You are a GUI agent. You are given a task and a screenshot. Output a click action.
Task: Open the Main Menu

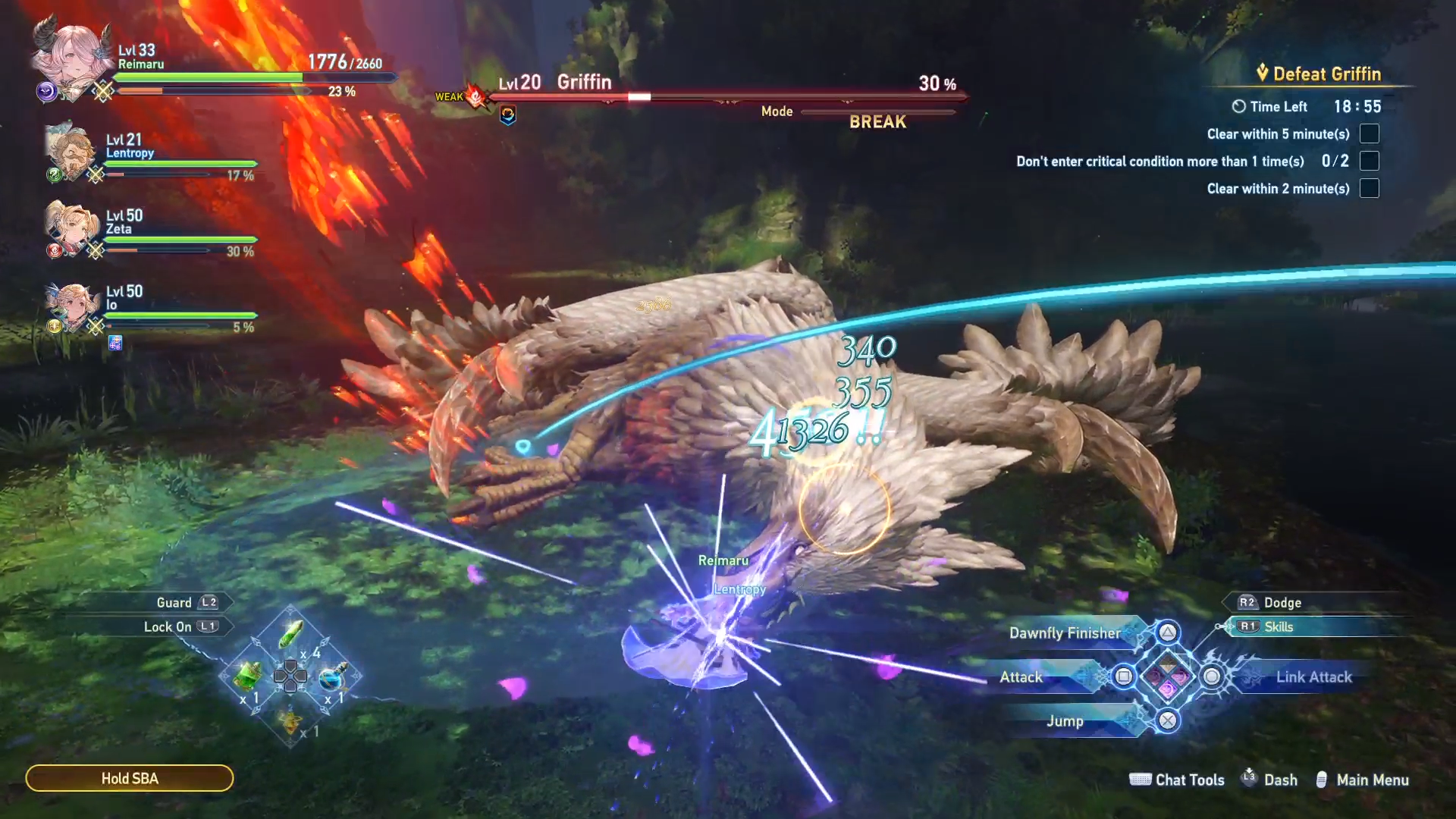[1372, 780]
